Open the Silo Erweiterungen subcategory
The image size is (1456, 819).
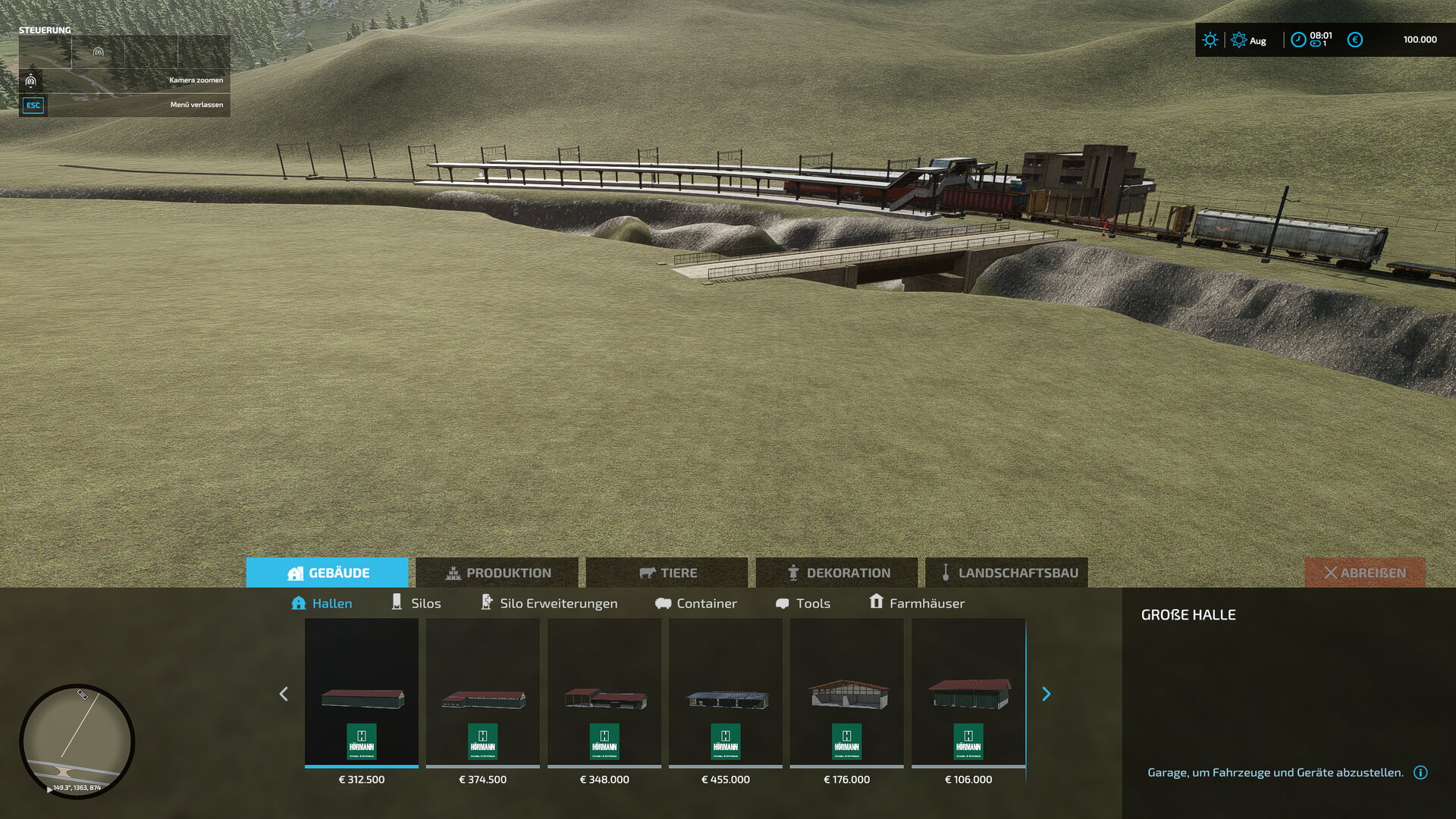click(x=549, y=603)
